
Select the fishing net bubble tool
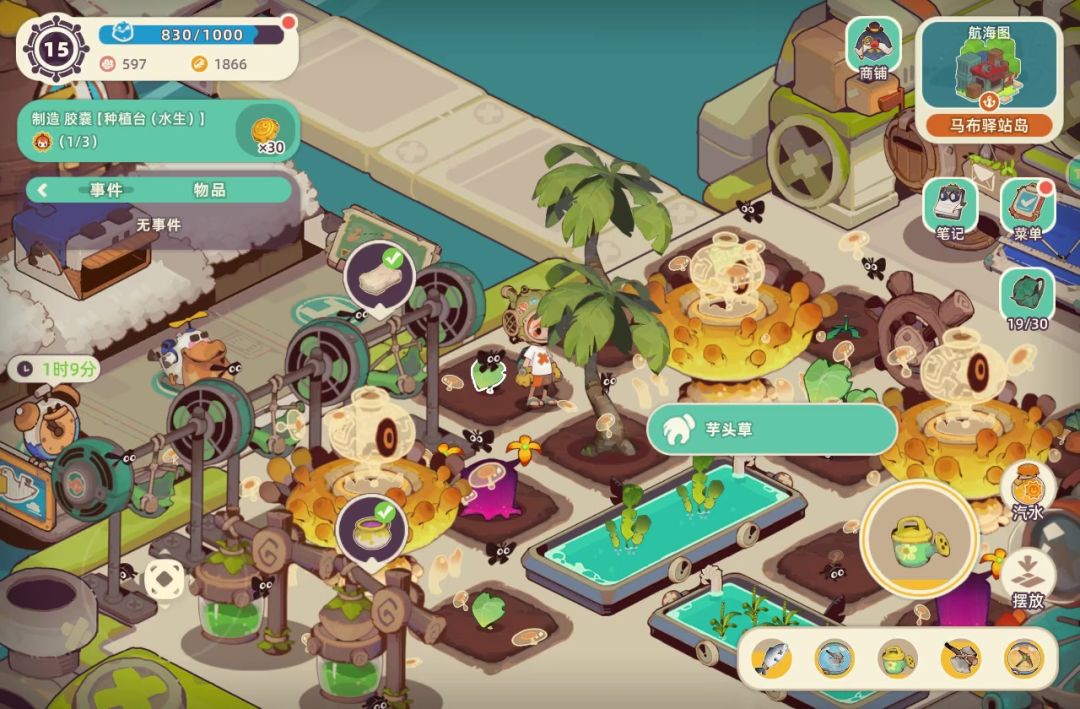click(834, 657)
